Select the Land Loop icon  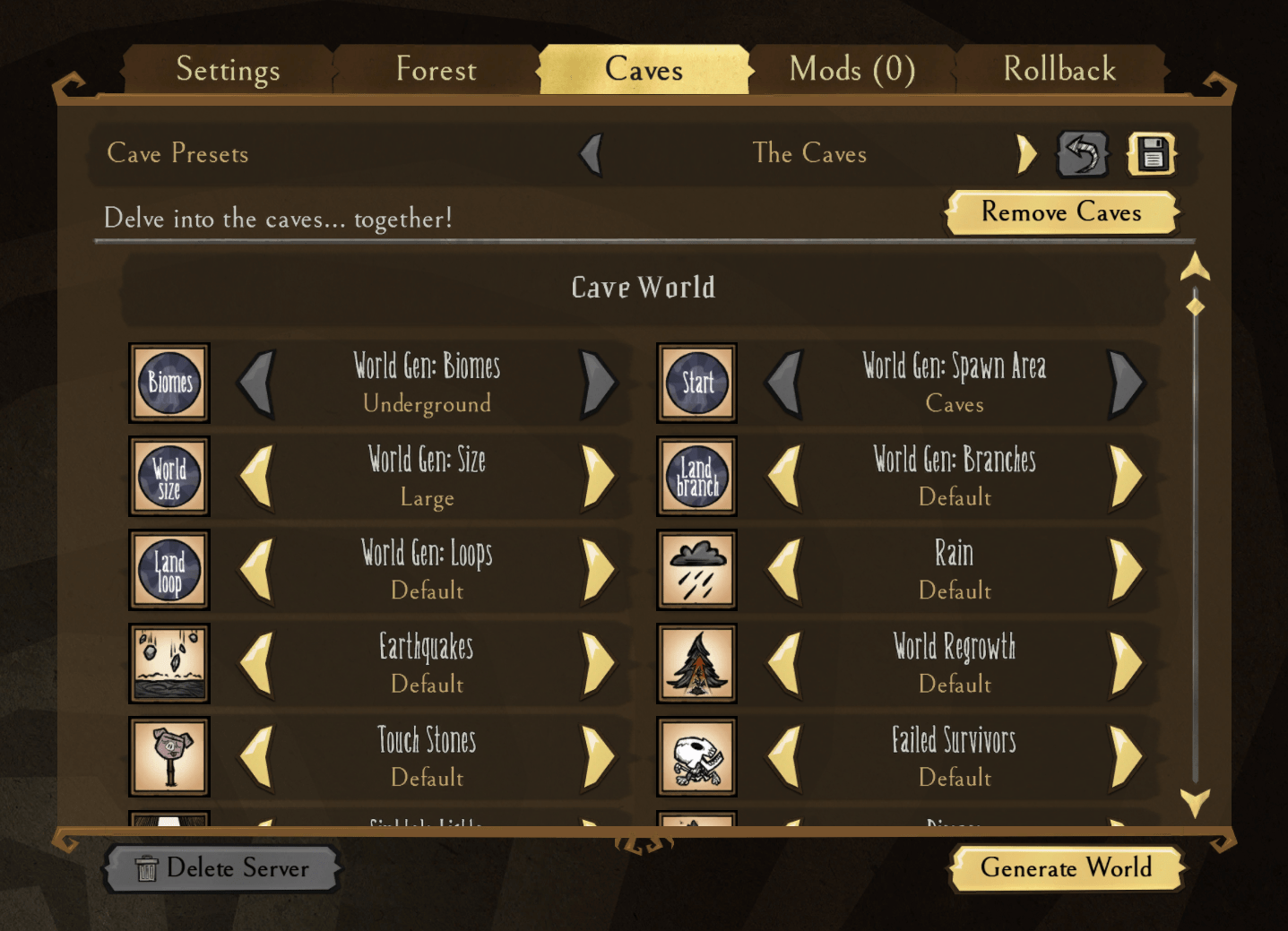click(x=169, y=570)
